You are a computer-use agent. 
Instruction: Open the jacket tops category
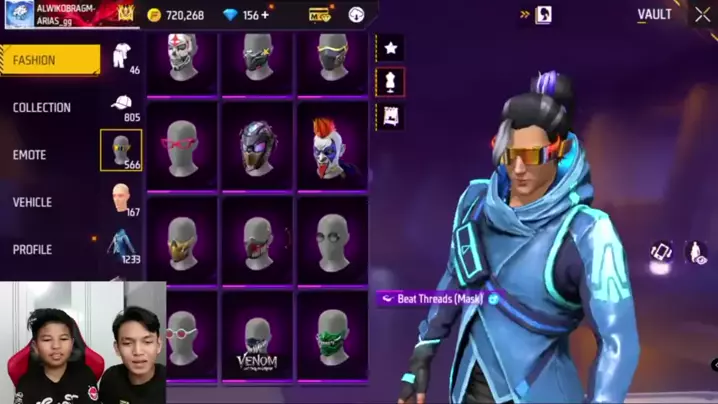click(121, 246)
